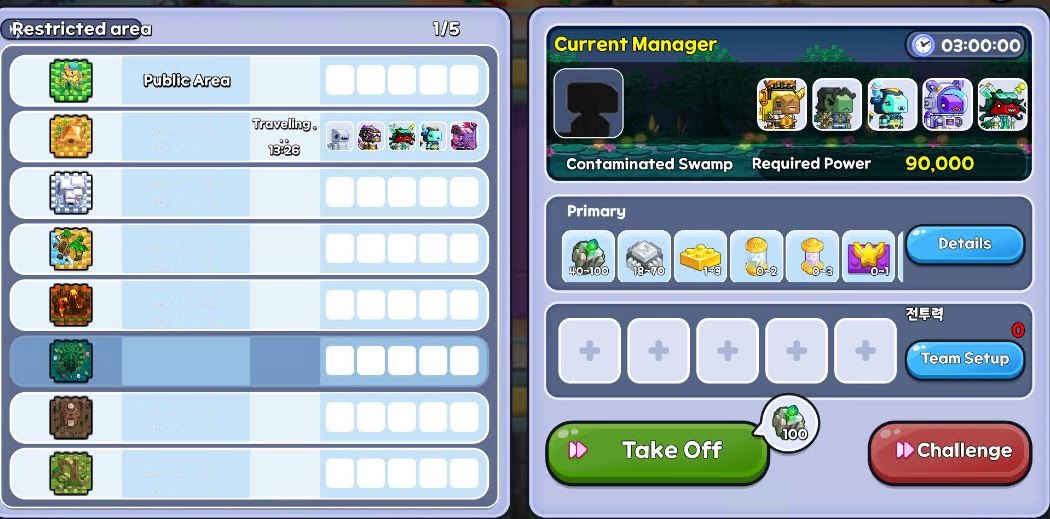Inspect the golden horned enemy portrait
The height and width of the screenshot is (519, 1050).
tap(781, 105)
